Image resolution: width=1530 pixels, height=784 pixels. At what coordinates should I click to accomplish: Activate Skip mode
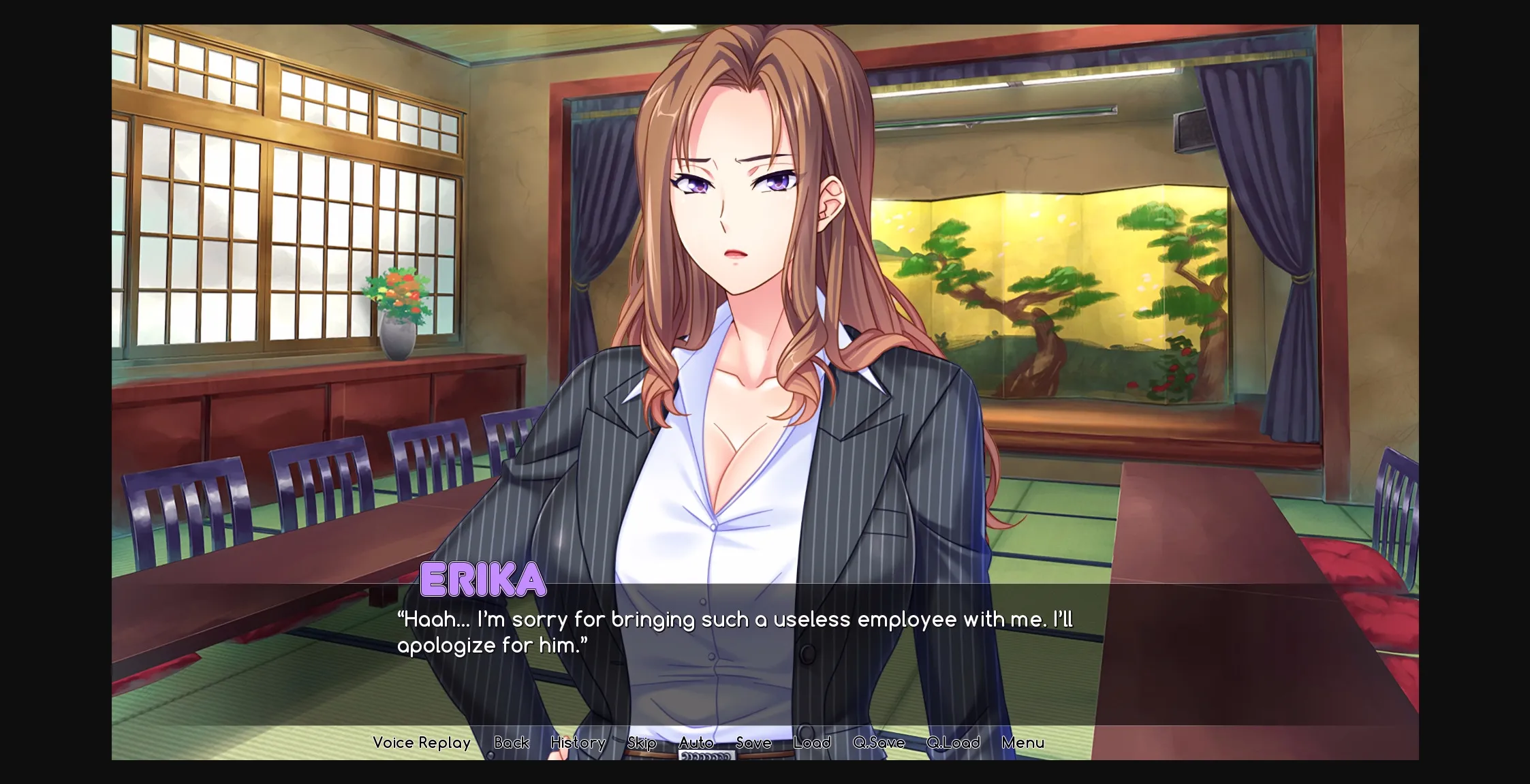pos(642,742)
